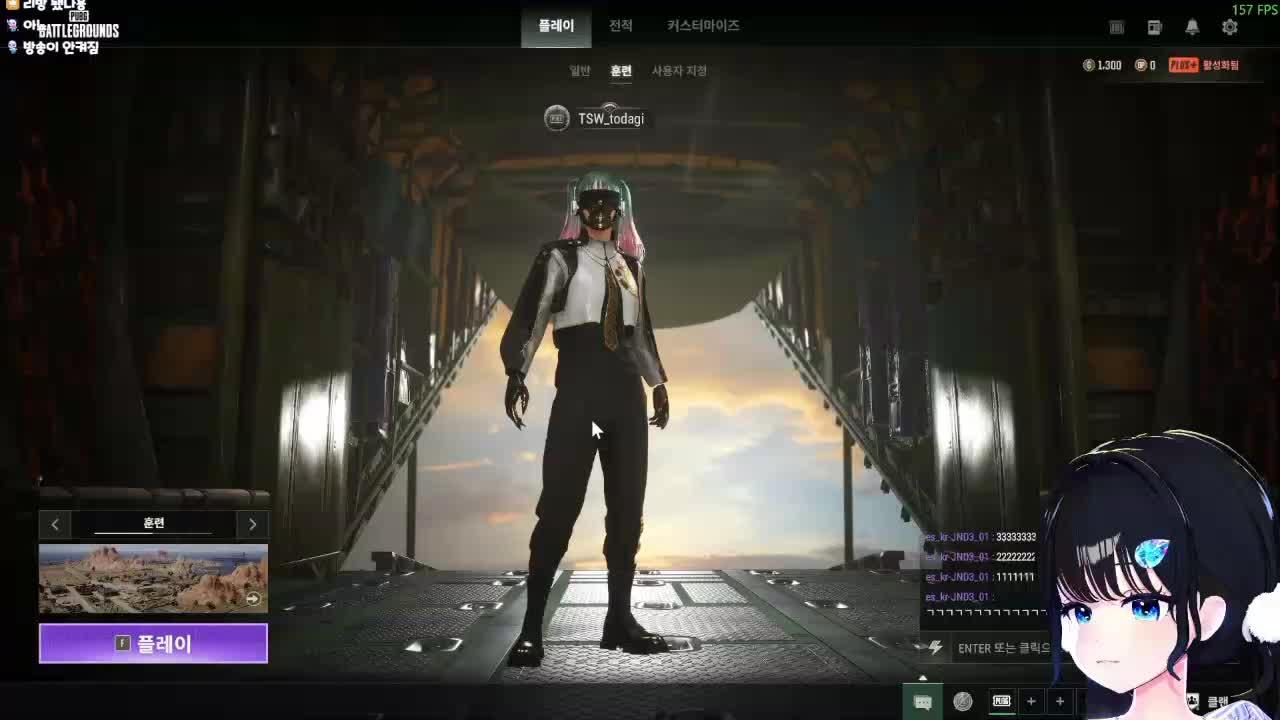
Task: Switch to the 커스터마이즈 tab
Action: point(703,26)
